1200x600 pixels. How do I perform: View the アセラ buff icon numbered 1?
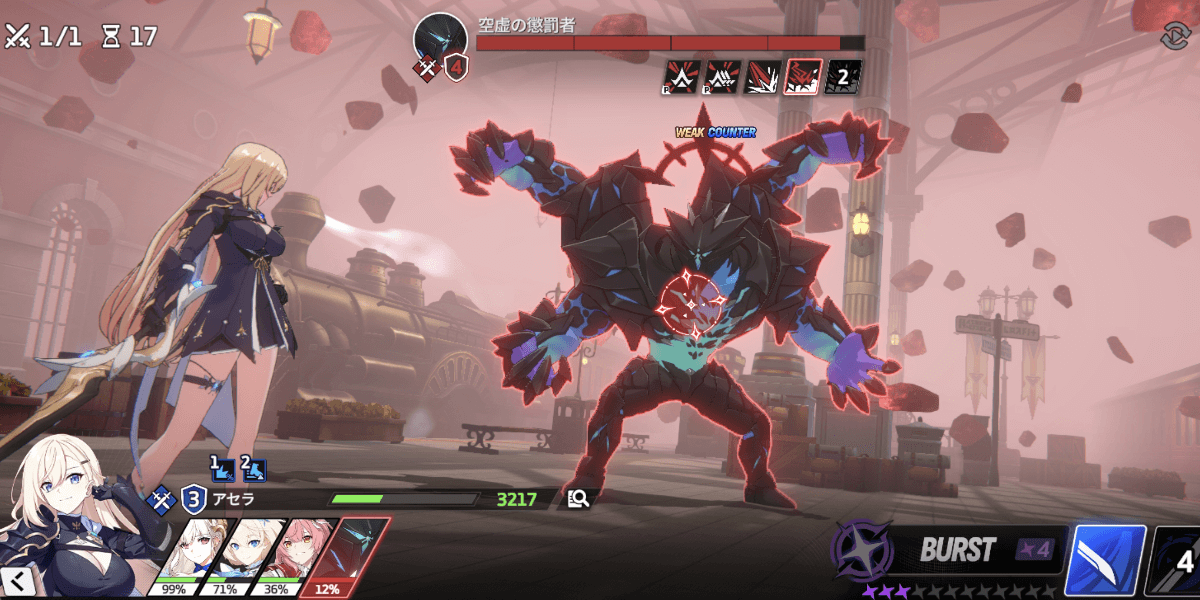(x=221, y=467)
